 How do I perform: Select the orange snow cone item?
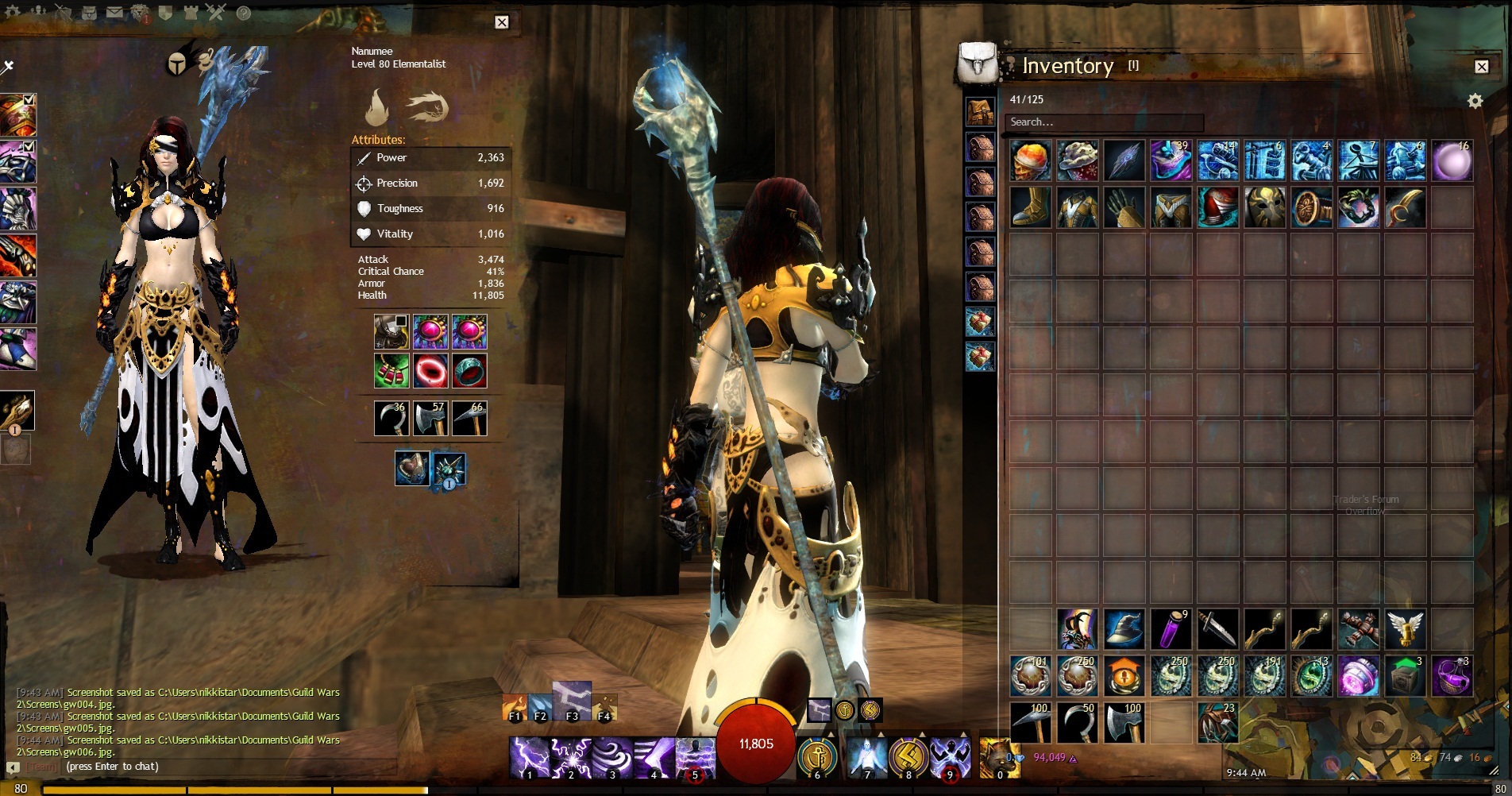click(1031, 160)
